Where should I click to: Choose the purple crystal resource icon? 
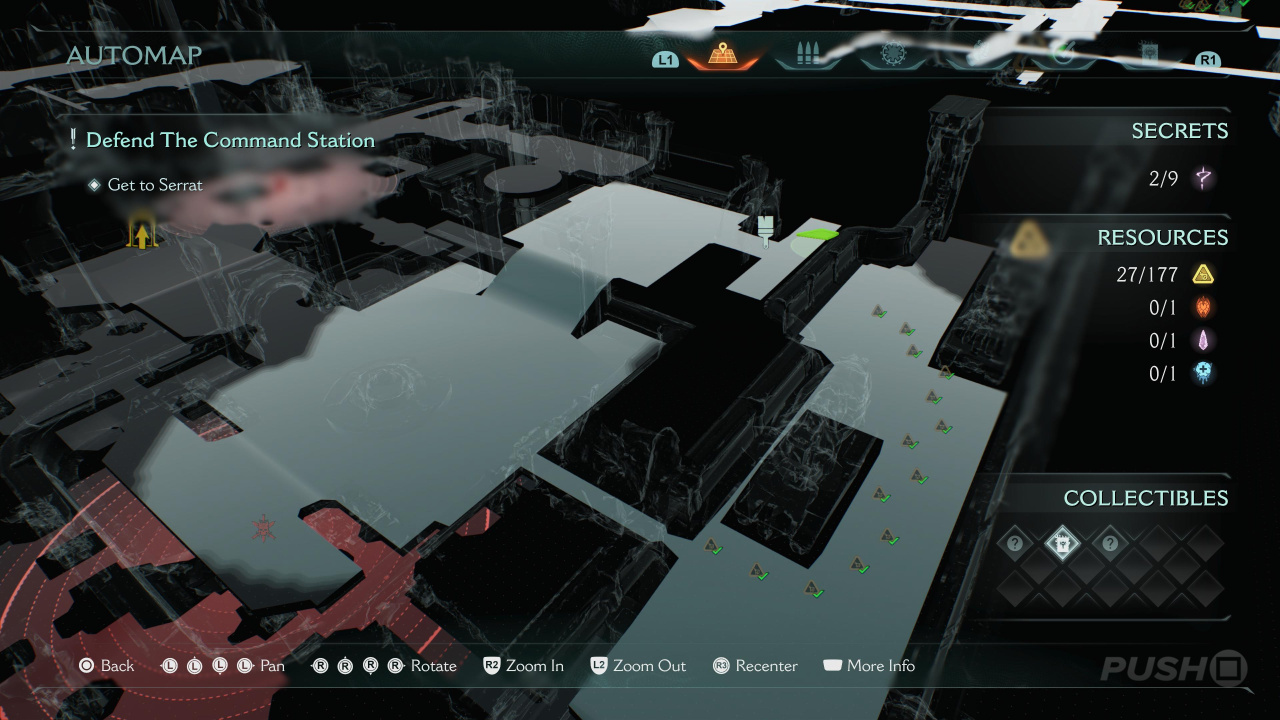[1203, 341]
